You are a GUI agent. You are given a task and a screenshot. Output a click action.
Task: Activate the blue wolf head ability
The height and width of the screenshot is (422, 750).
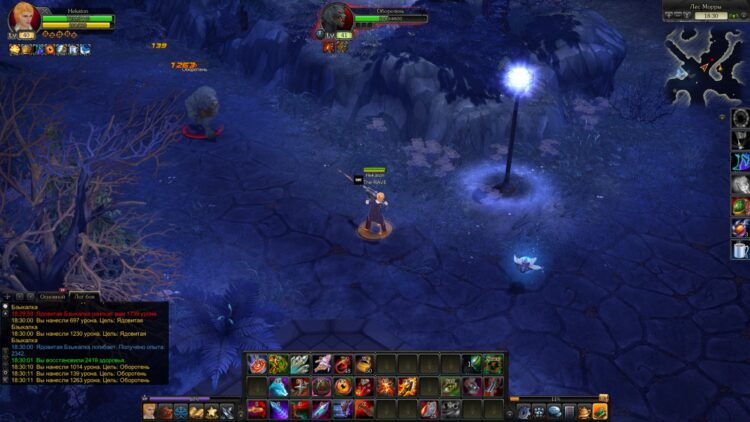[278, 386]
